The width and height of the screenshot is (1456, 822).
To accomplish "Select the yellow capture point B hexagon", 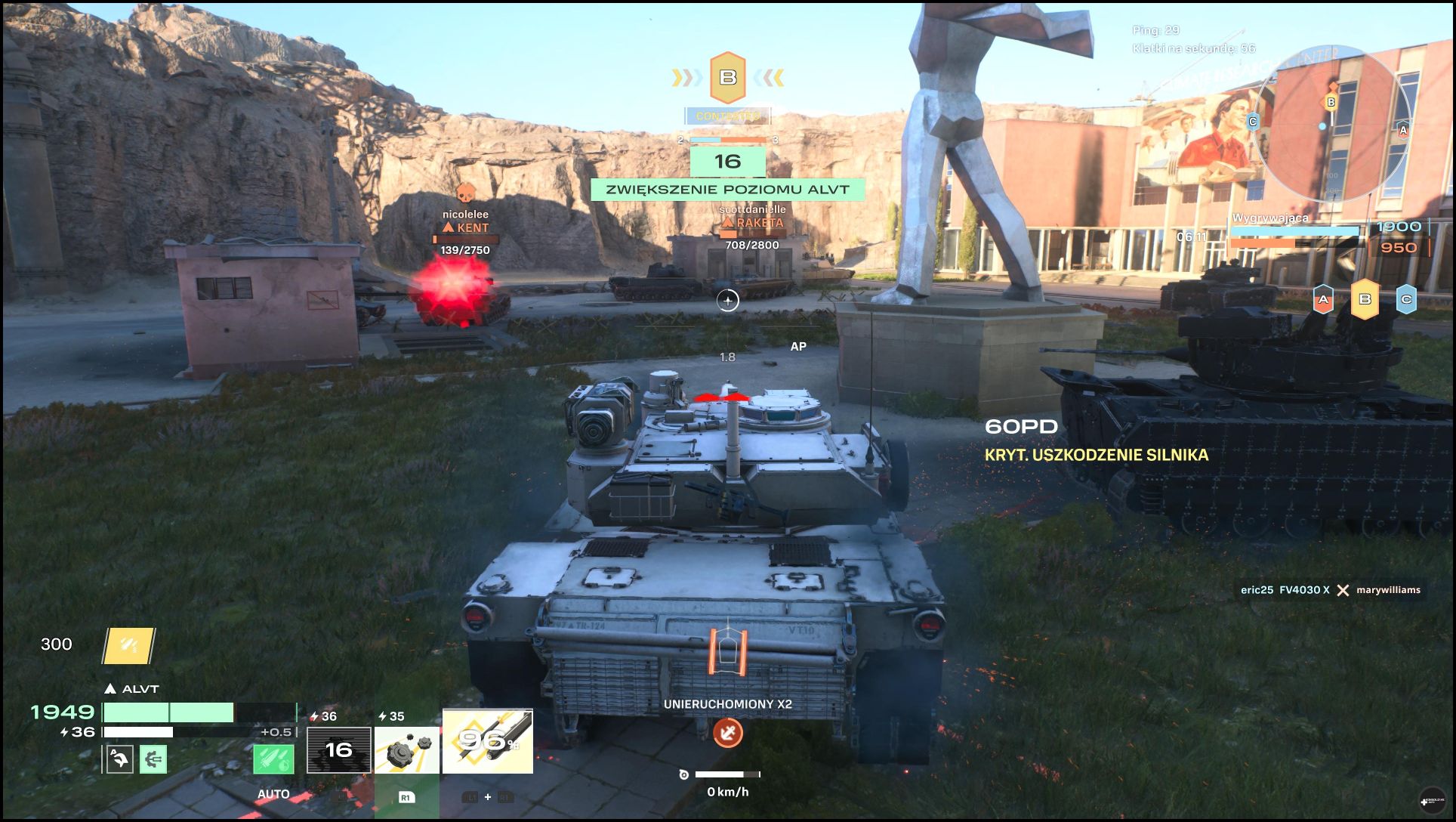I will click(x=1365, y=299).
